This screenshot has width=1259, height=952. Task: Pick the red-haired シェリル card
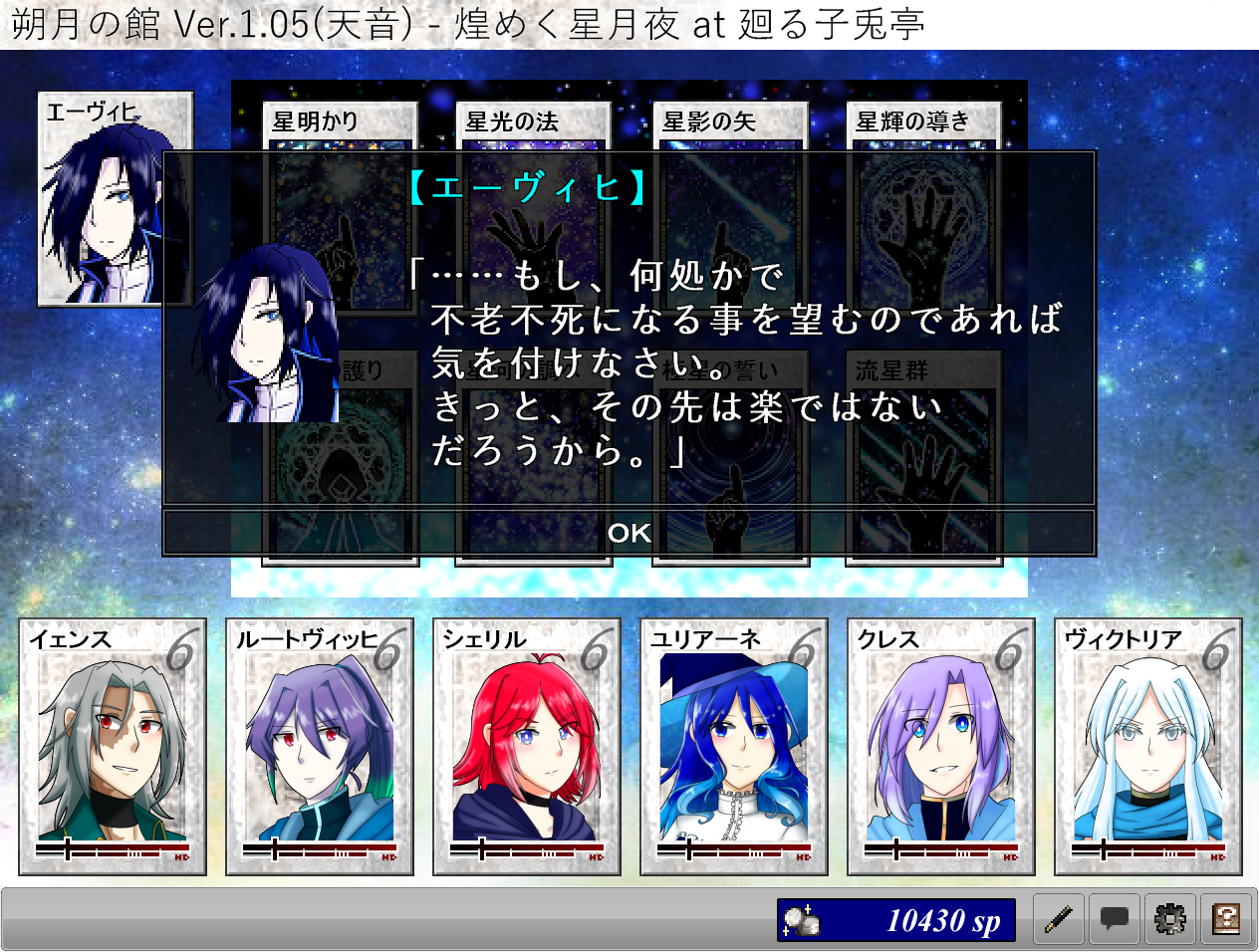coord(527,746)
